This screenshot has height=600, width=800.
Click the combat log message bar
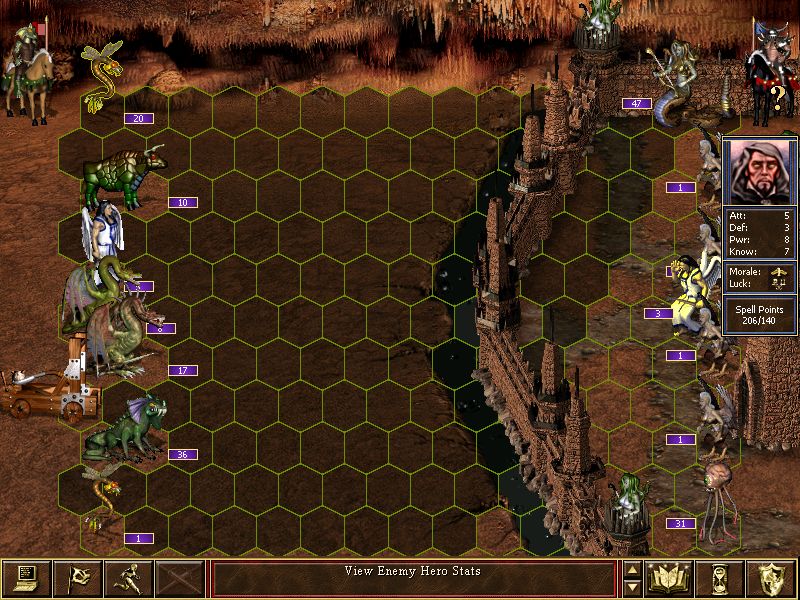coord(414,578)
